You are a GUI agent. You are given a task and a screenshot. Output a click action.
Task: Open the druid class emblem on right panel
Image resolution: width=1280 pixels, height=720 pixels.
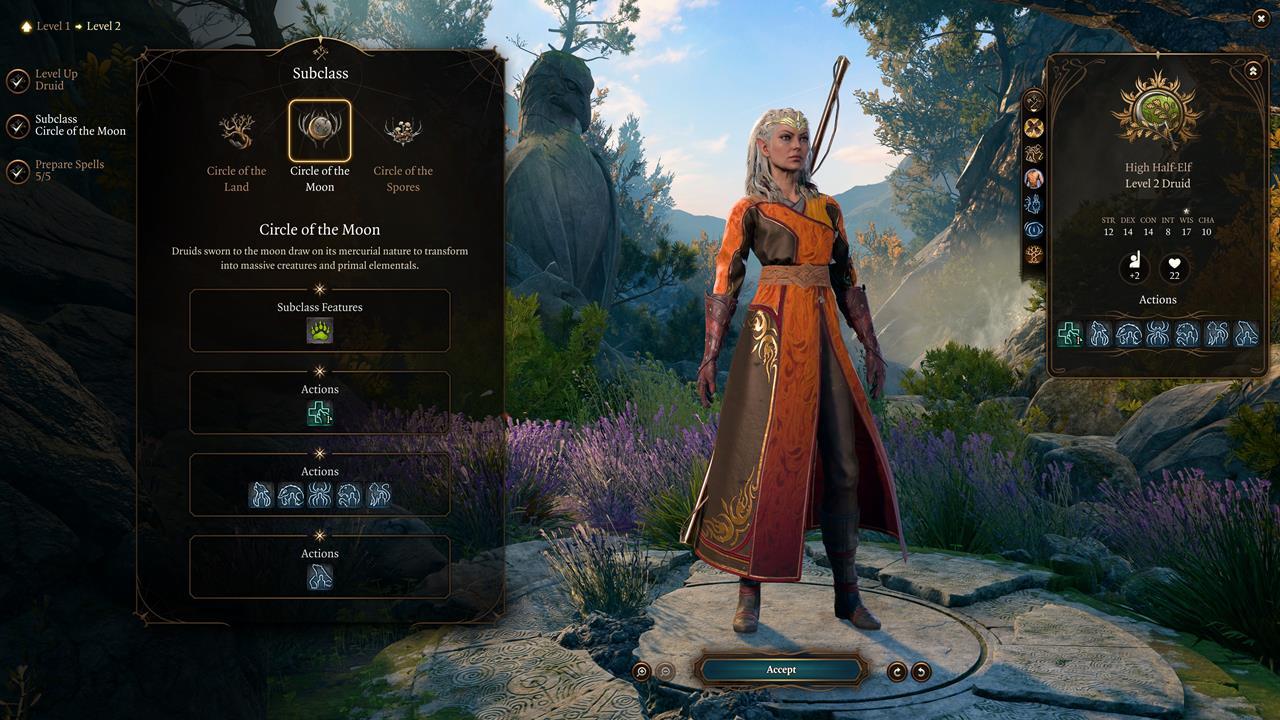click(1157, 110)
